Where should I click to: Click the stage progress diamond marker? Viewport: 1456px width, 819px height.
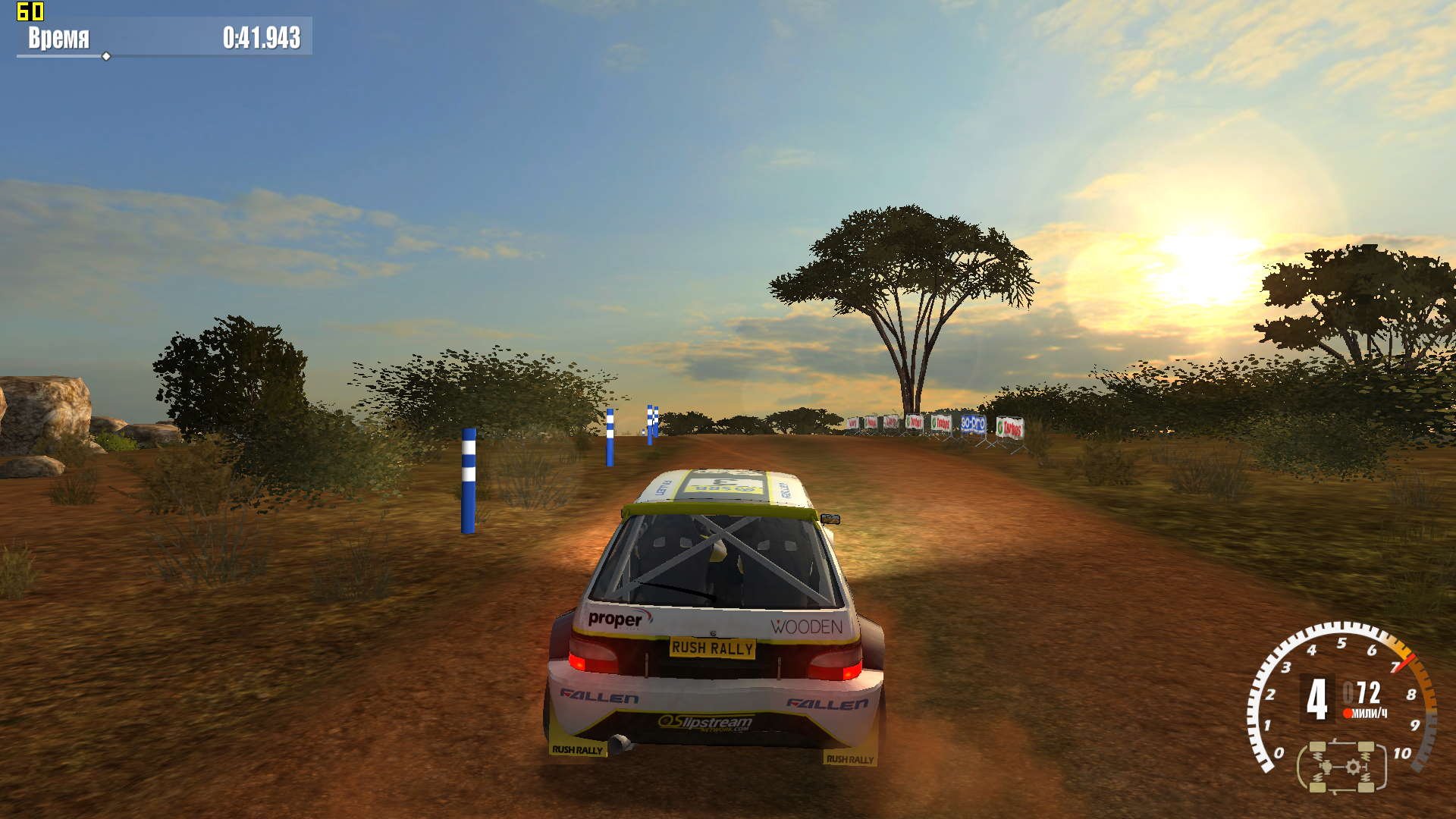pyautogui.click(x=106, y=56)
